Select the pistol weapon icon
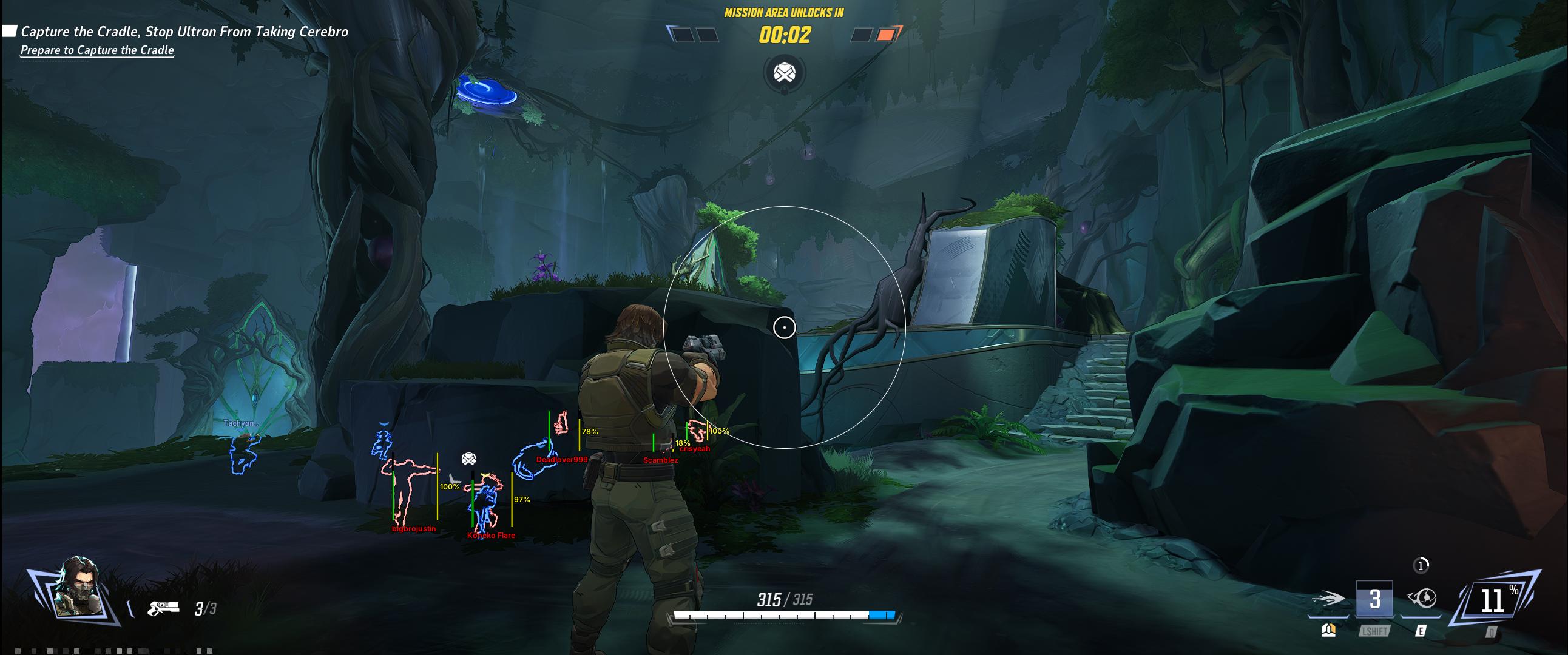The height and width of the screenshot is (655, 1568). 164,608
